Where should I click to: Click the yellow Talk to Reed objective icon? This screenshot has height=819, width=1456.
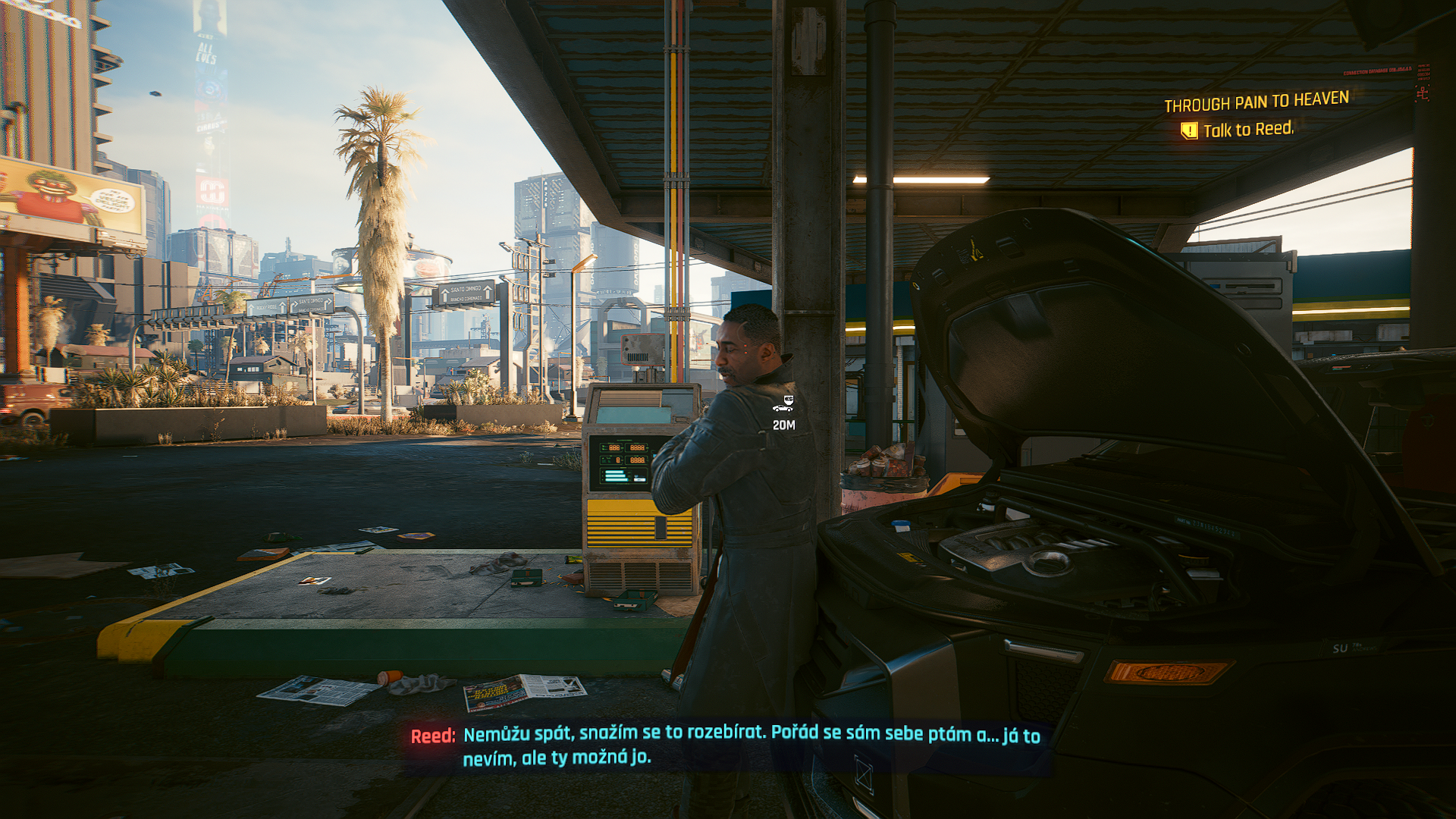[1189, 130]
